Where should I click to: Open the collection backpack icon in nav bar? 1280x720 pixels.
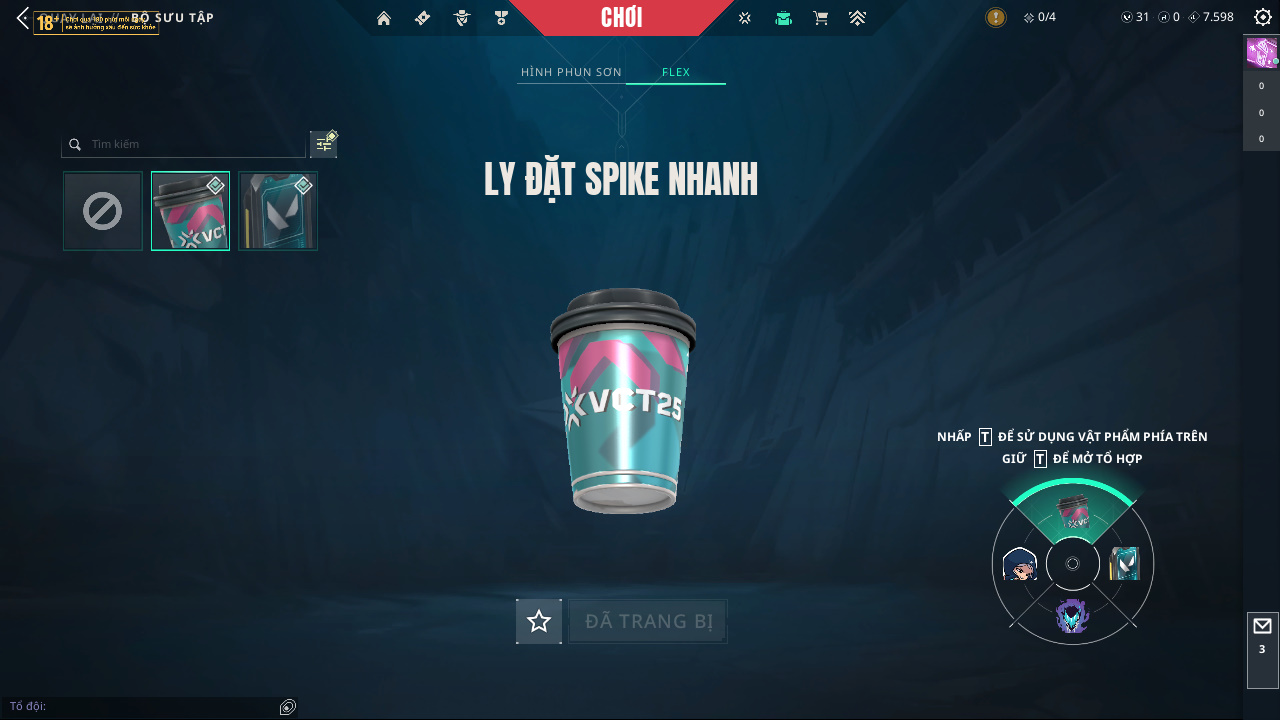point(783,18)
